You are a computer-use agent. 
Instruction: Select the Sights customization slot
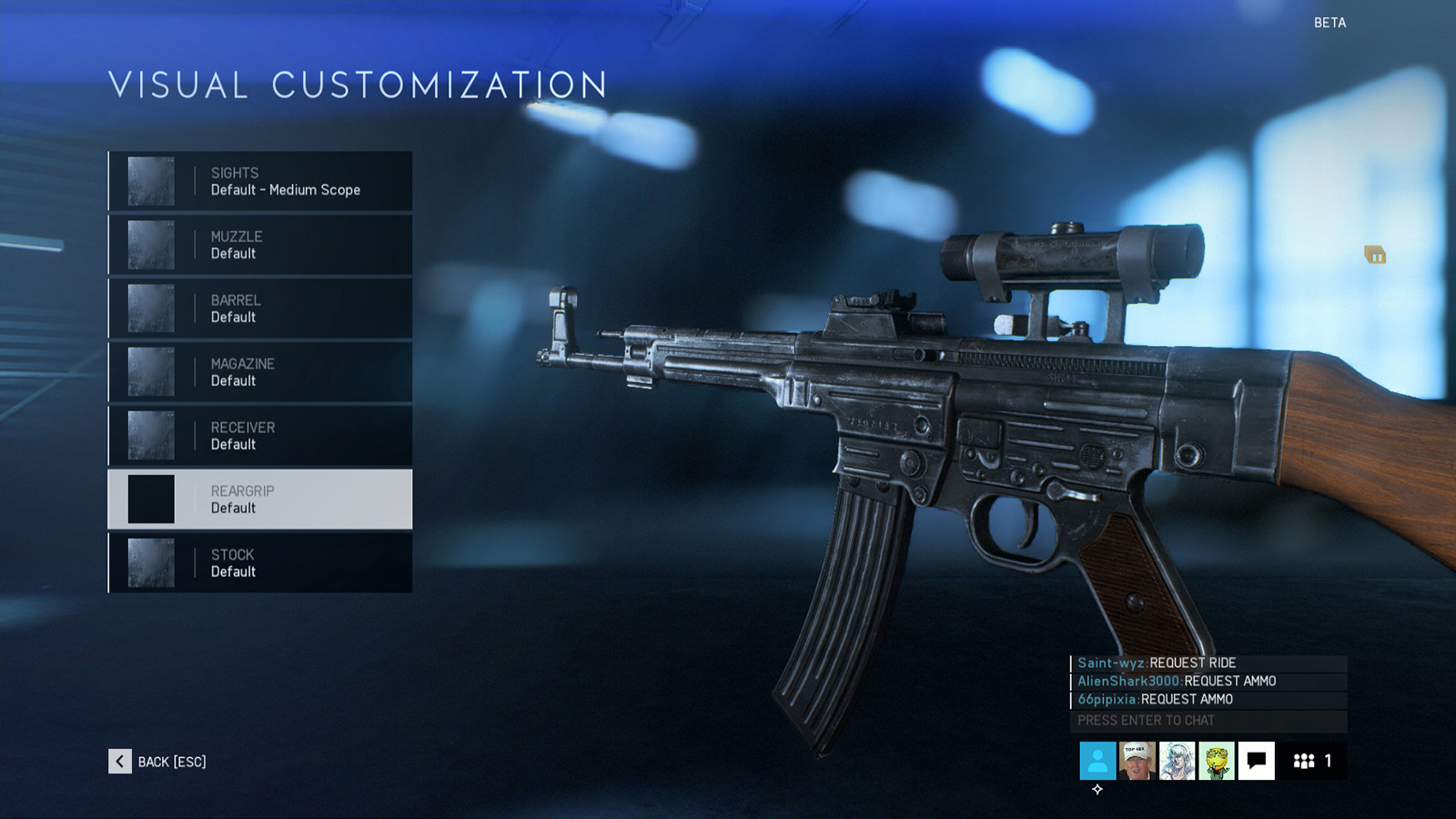pyautogui.click(x=260, y=181)
